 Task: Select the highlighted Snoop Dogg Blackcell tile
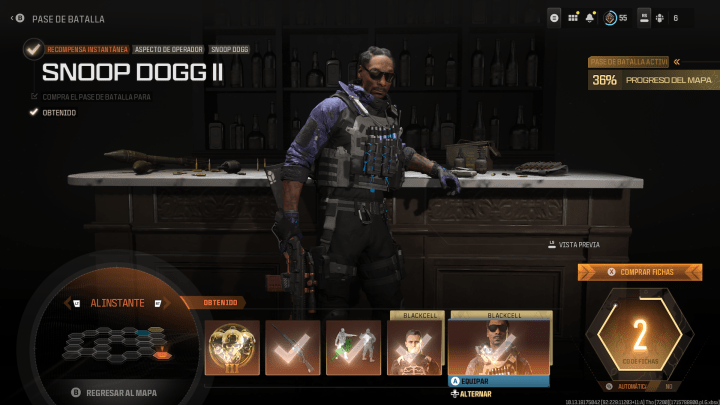(499, 346)
